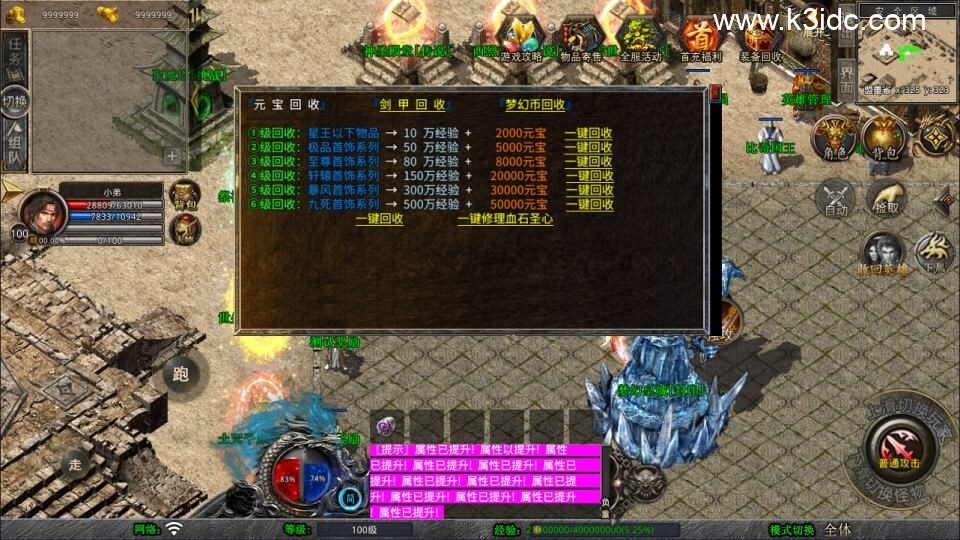Image resolution: width=960 pixels, height=540 pixels.
Task: Close the recycling panel with the red X
Action: [x=714, y=92]
